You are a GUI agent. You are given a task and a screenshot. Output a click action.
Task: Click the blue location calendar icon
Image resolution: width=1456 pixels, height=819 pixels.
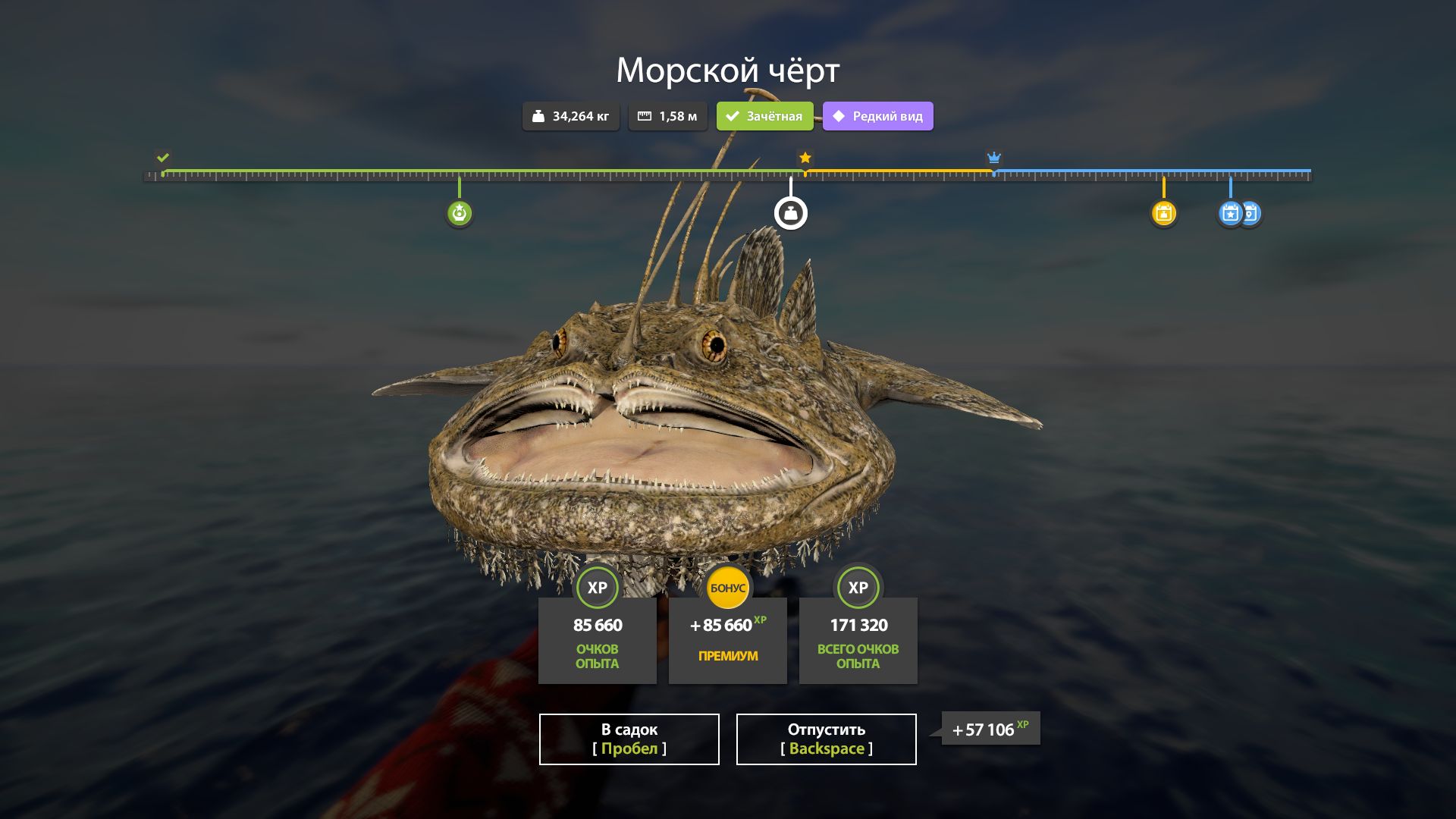[1251, 215]
